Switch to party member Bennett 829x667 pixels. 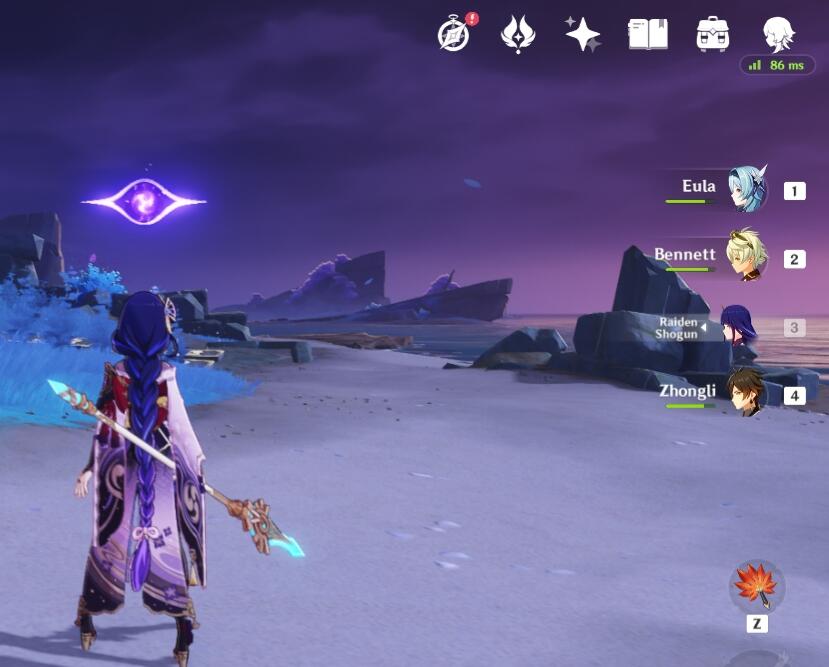746,257
